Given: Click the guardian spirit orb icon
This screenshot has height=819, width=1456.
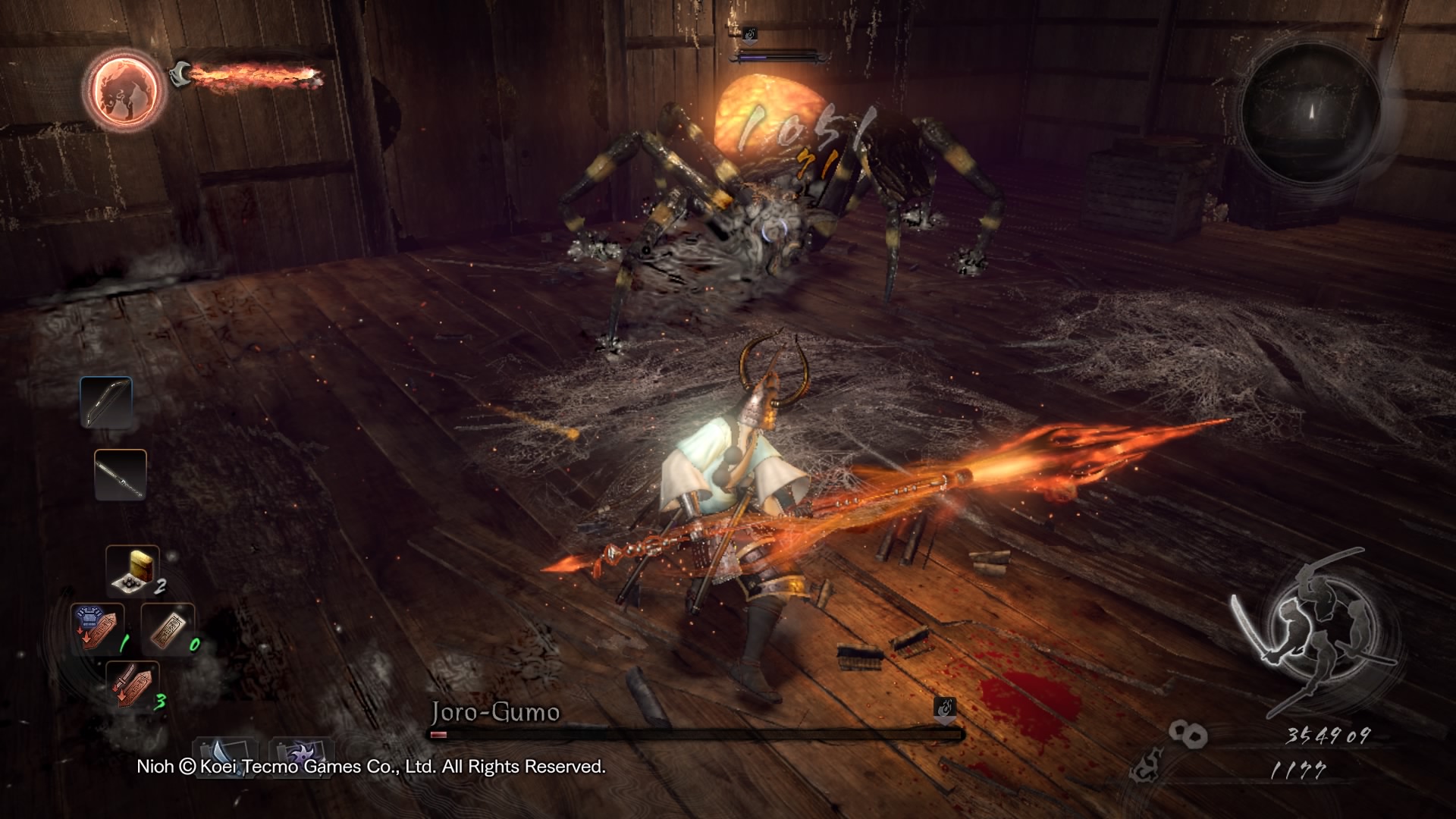Looking at the screenshot, I should tap(125, 89).
